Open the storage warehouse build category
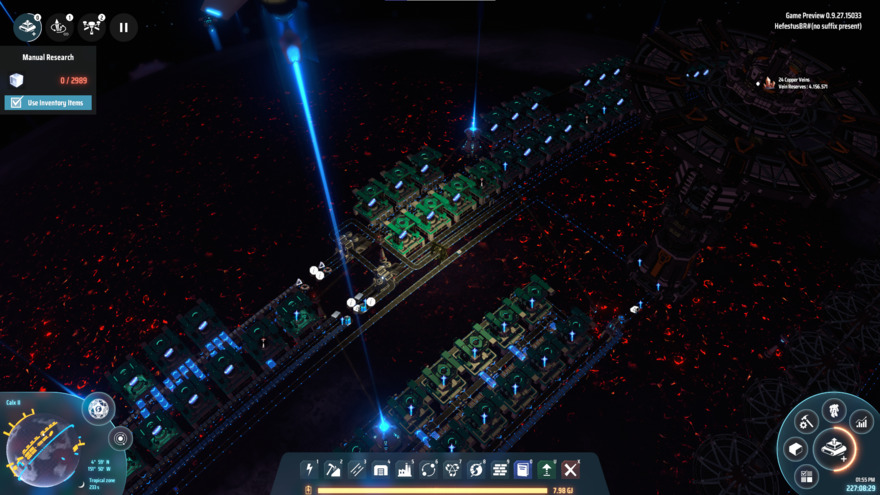This screenshot has height=495, width=880. (381, 469)
